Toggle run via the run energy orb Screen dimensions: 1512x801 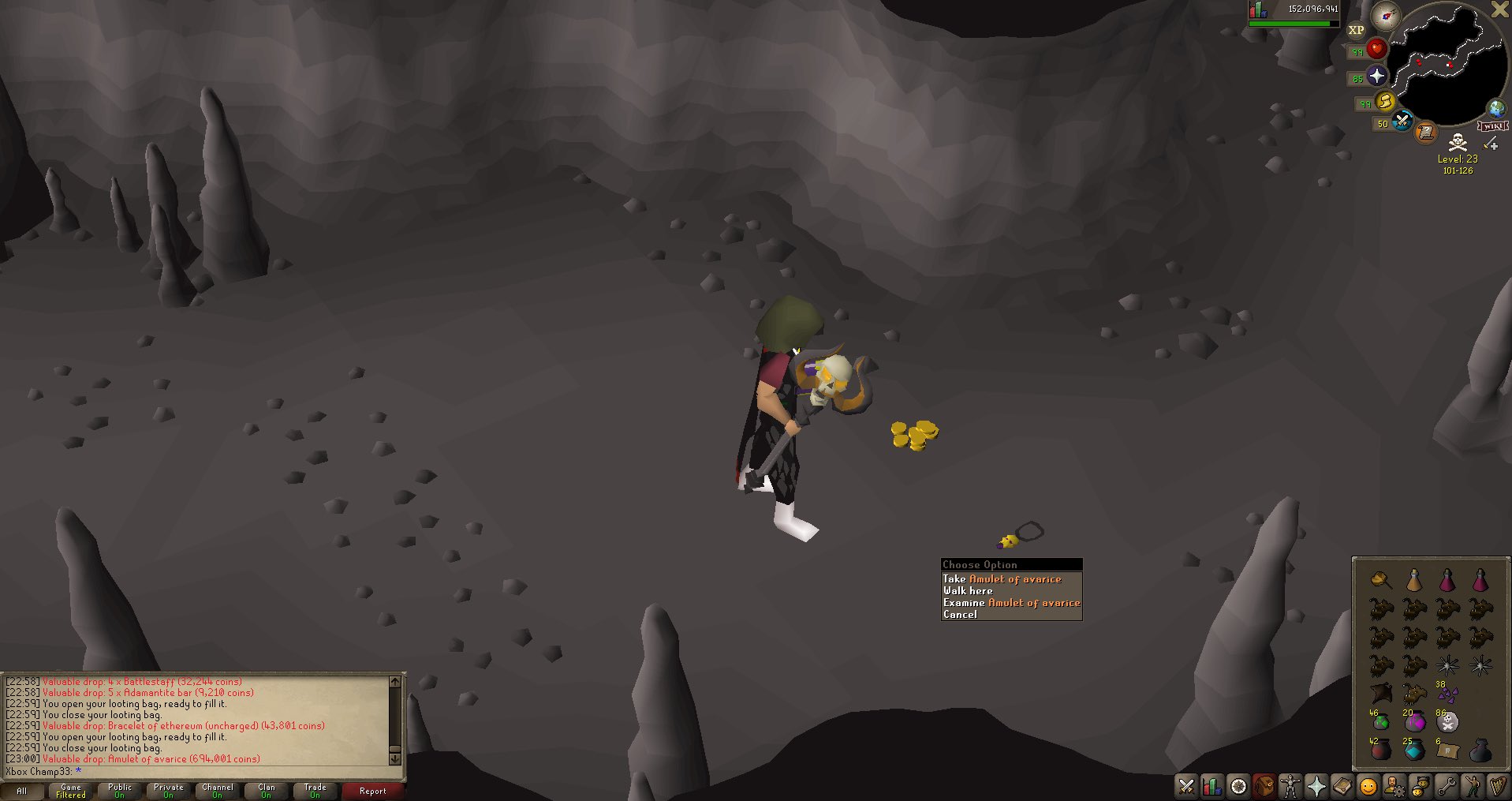1386,102
